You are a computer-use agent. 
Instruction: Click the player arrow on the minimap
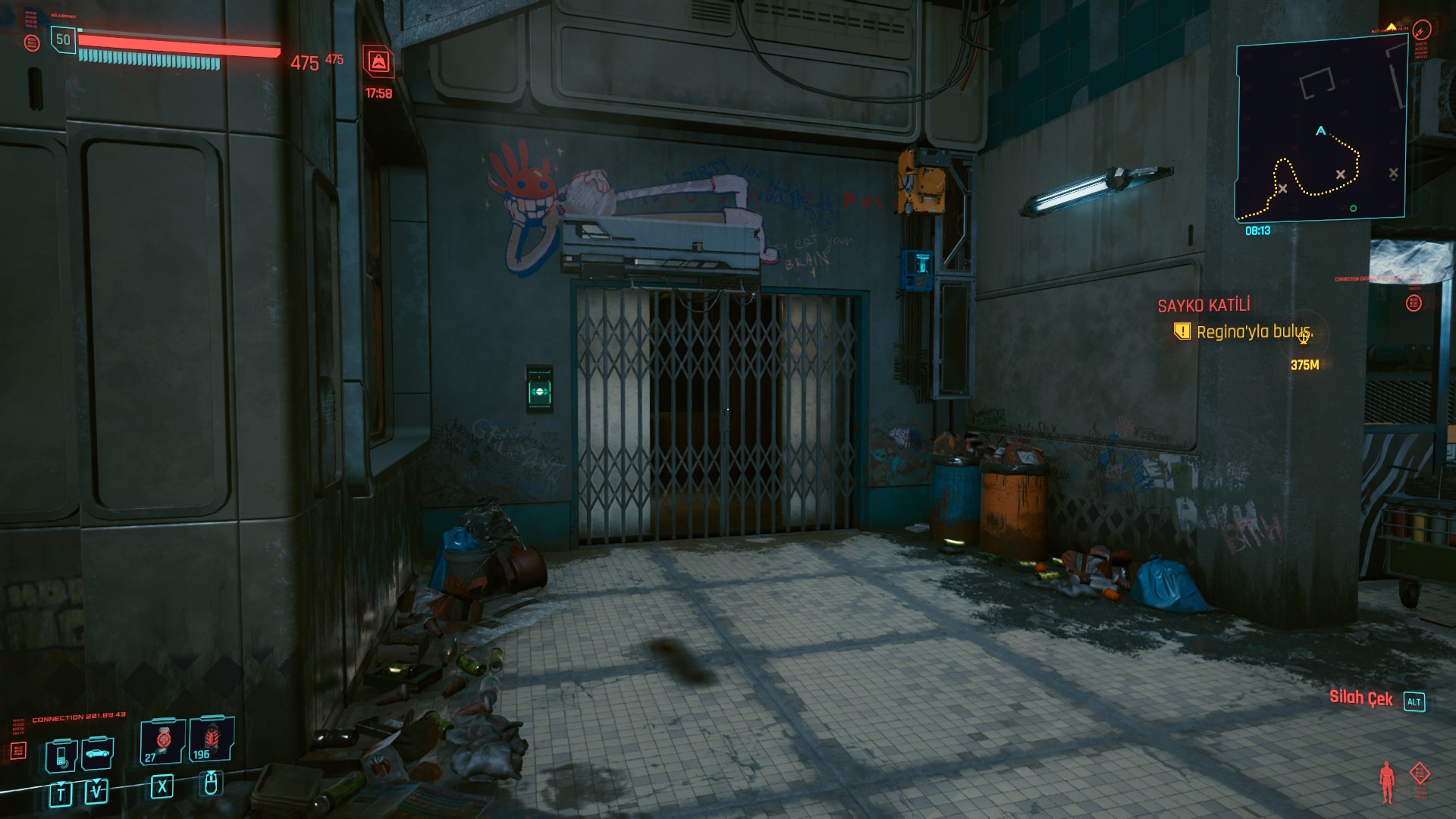pyautogui.click(x=1320, y=131)
